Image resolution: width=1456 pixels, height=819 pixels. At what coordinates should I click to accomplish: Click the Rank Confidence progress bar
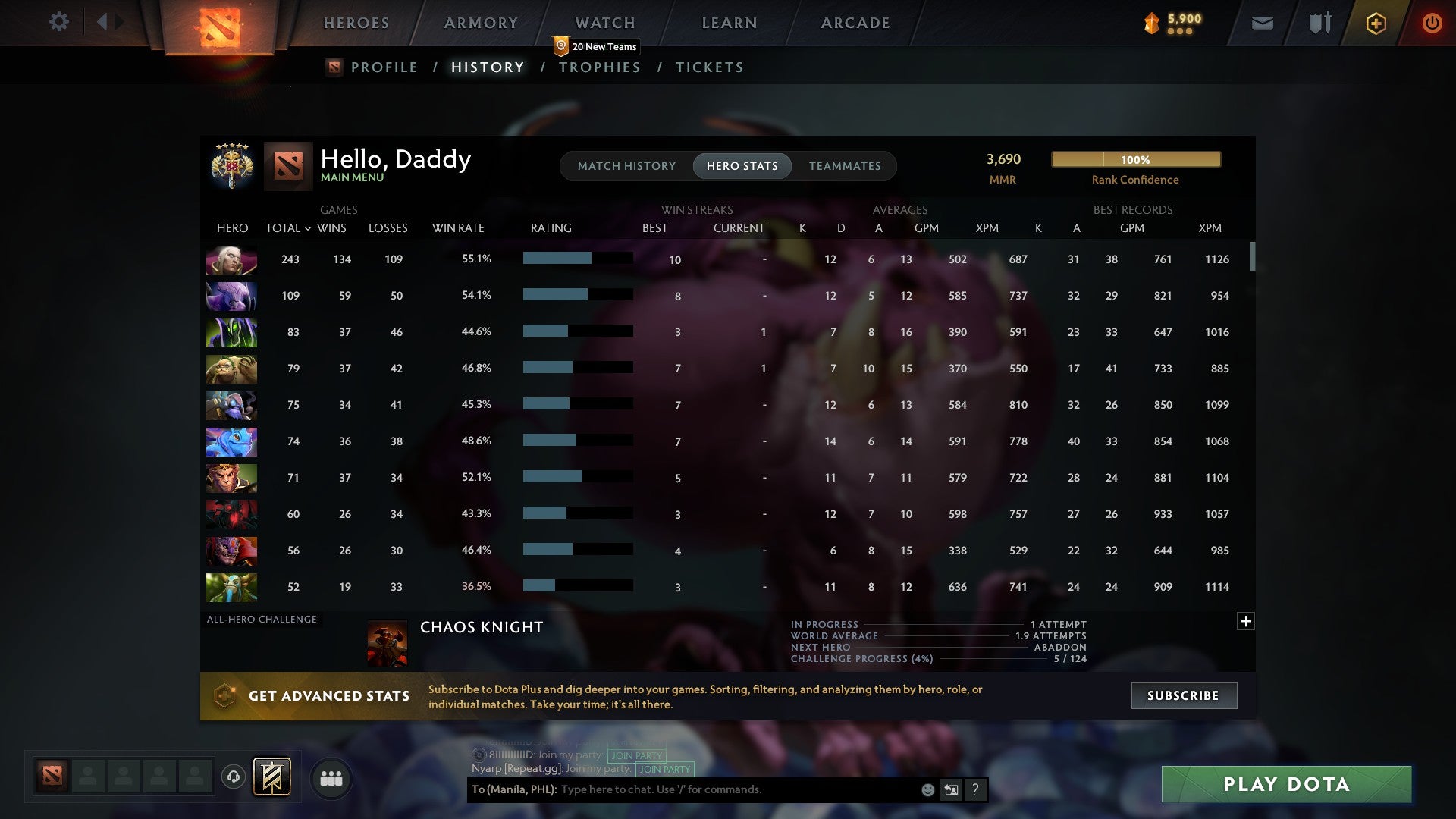1135,160
